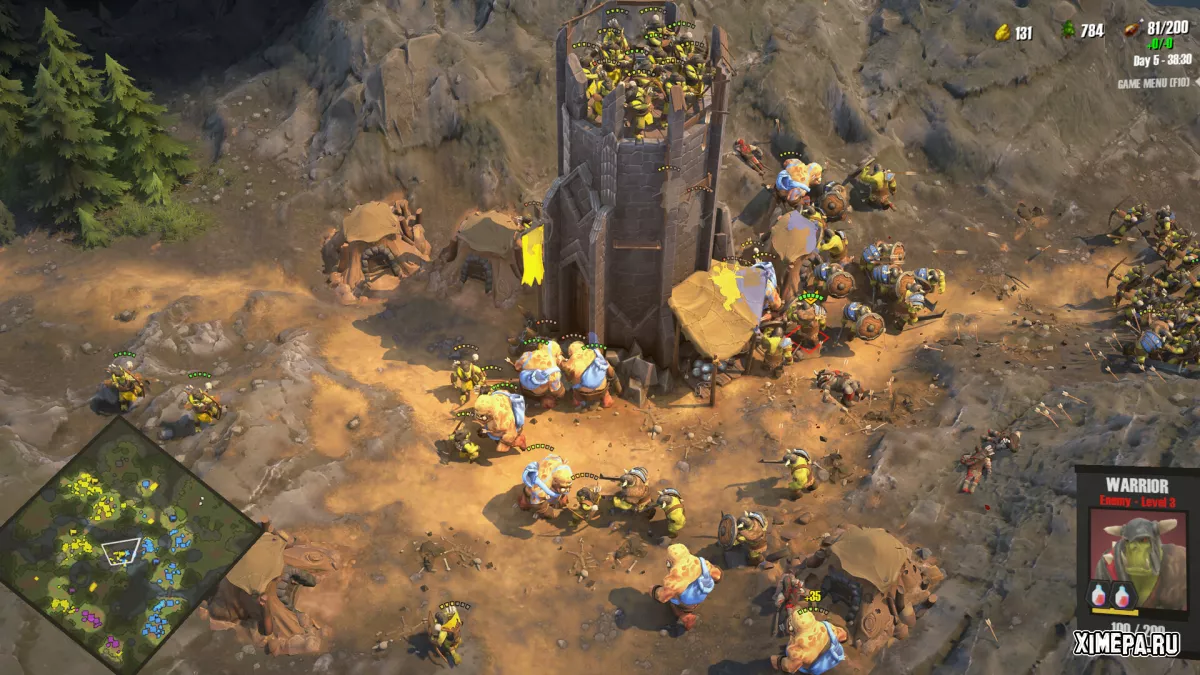
Task: Click the gold nugget resource icon
Action: 1002,32
